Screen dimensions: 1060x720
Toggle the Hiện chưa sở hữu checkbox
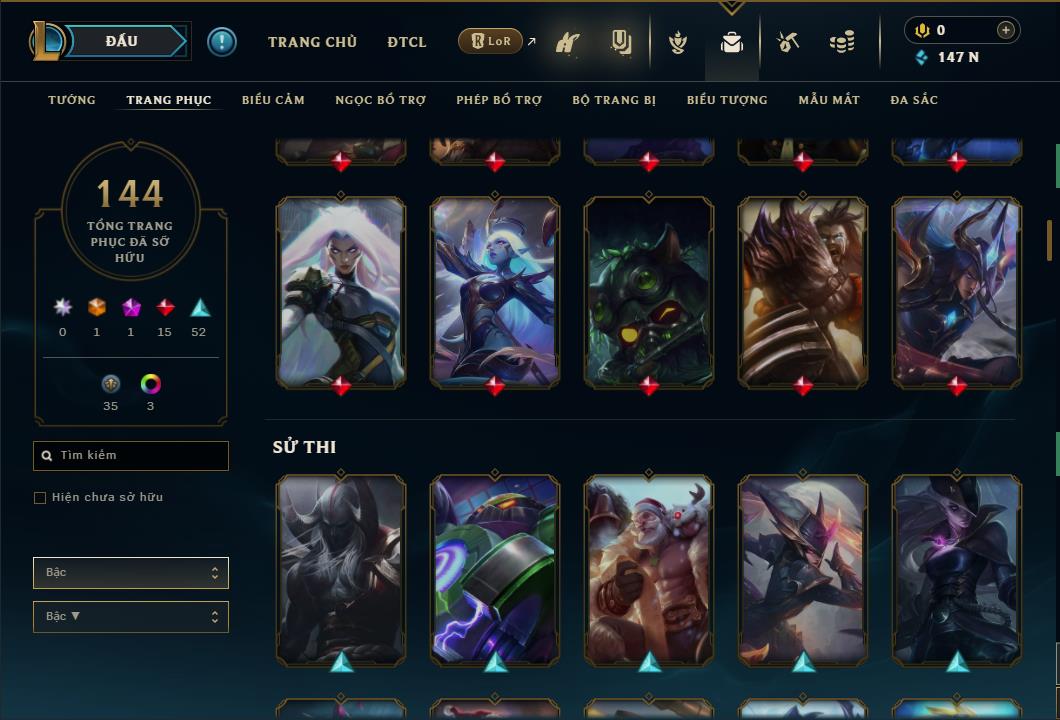point(40,498)
